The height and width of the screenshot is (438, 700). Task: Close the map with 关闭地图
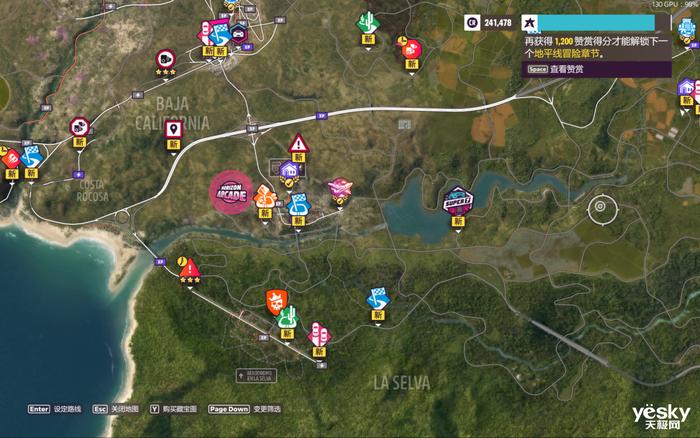pos(120,409)
